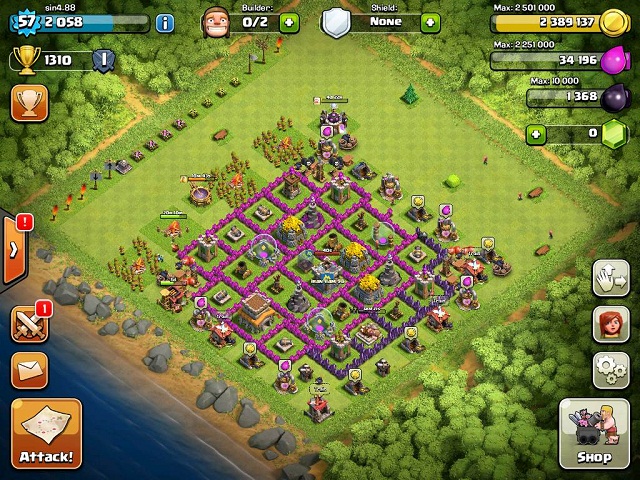View the league shield badge

[103, 60]
